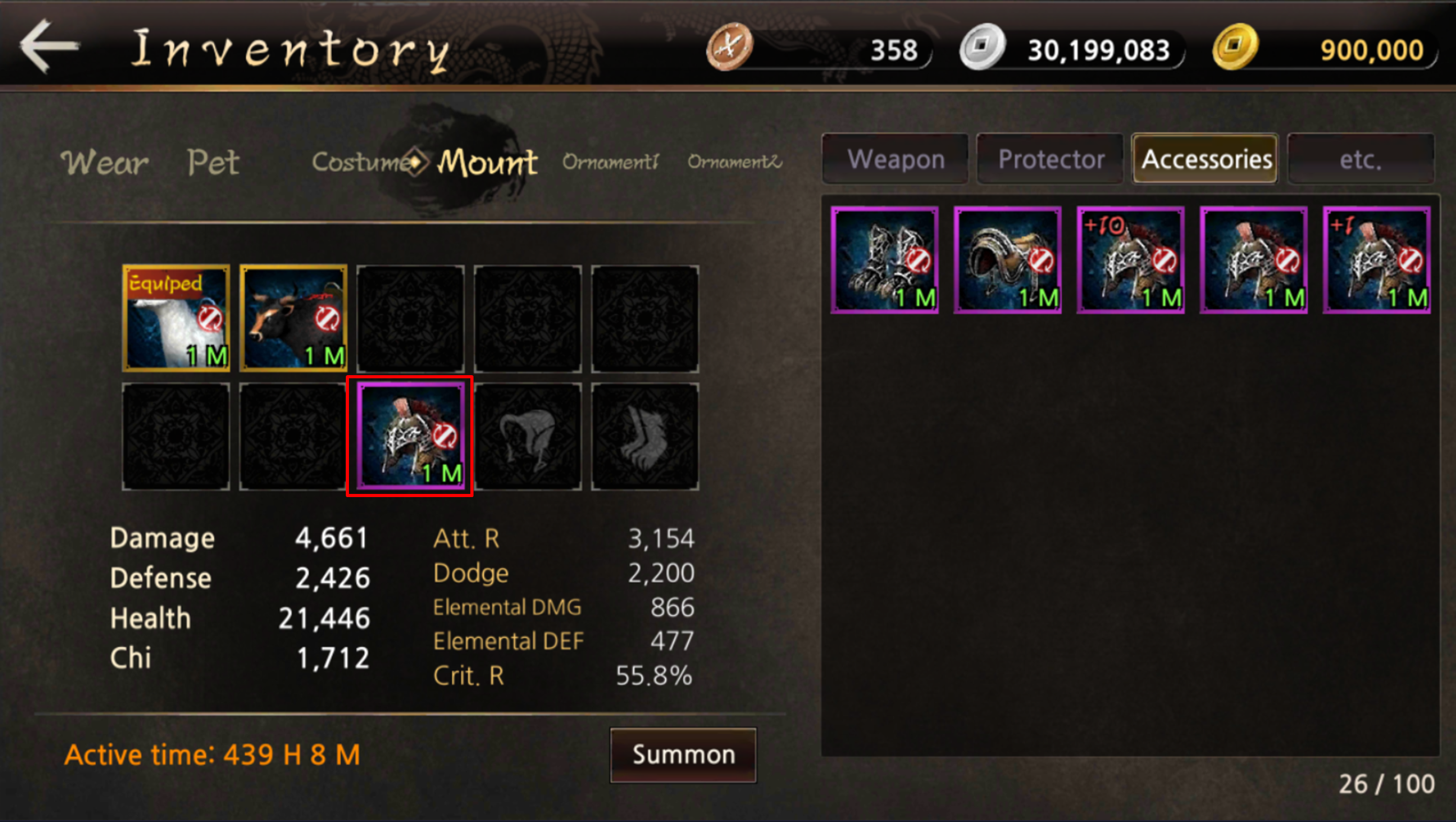Open the etc. category
This screenshot has width=1456, height=822.
pyautogui.click(x=1360, y=160)
